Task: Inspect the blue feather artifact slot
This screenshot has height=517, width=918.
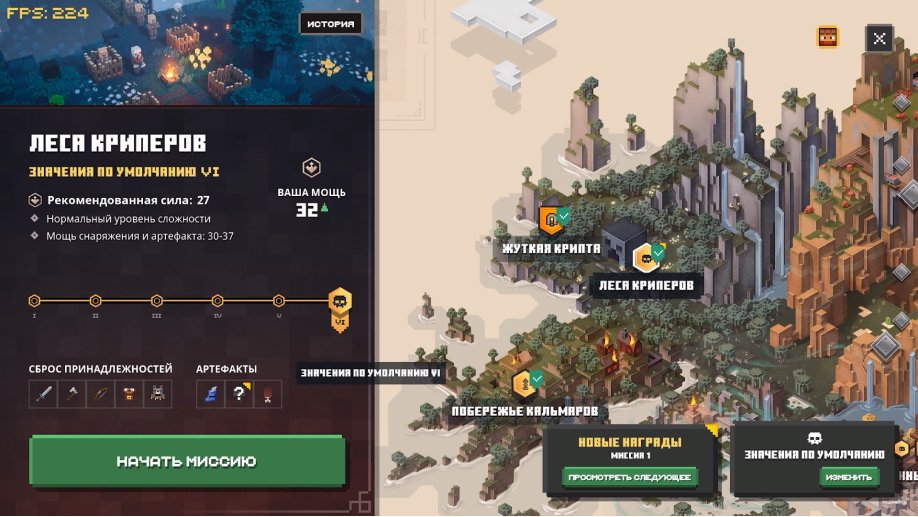Action: 211,394
